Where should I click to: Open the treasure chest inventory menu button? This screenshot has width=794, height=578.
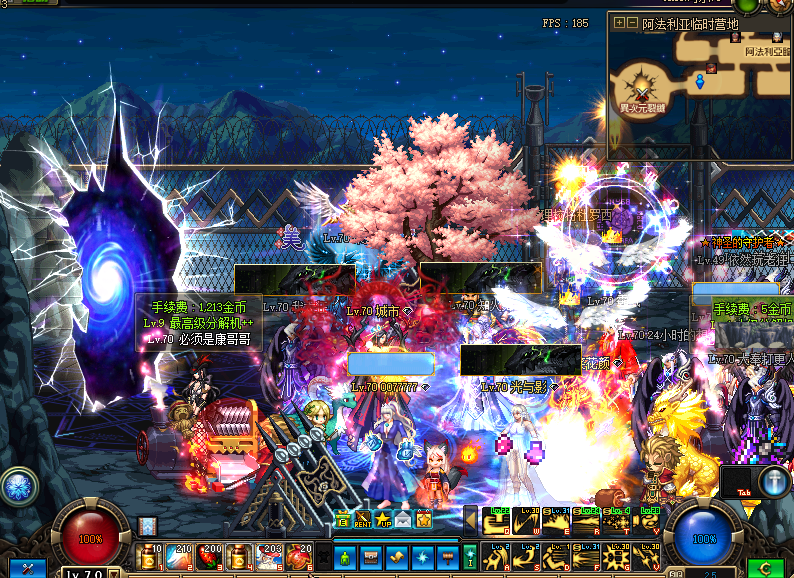point(370,555)
